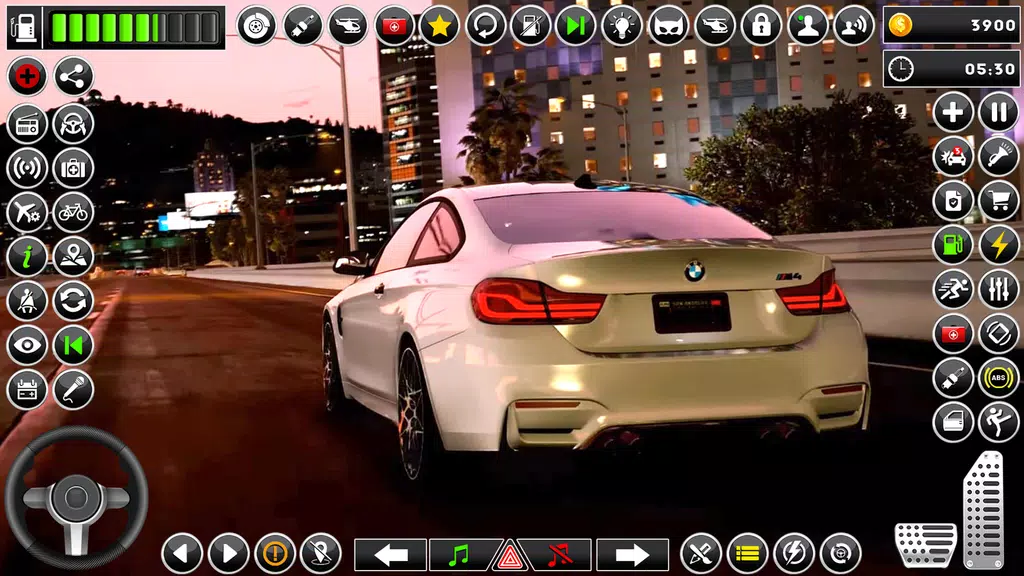The width and height of the screenshot is (1024, 576).
Task: Mute music with the red crossed note
Action: [557, 554]
